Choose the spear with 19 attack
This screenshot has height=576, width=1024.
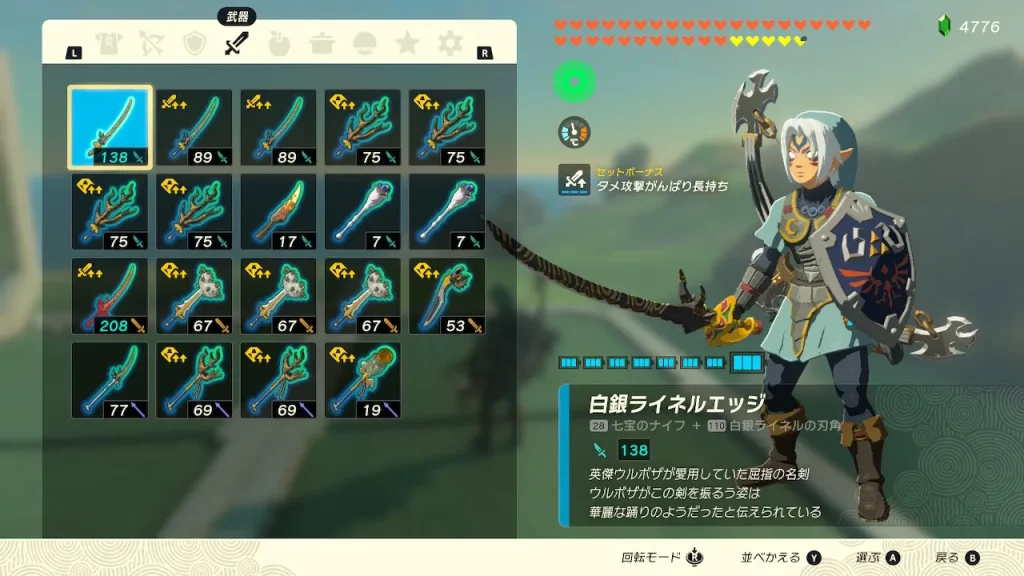coord(363,380)
